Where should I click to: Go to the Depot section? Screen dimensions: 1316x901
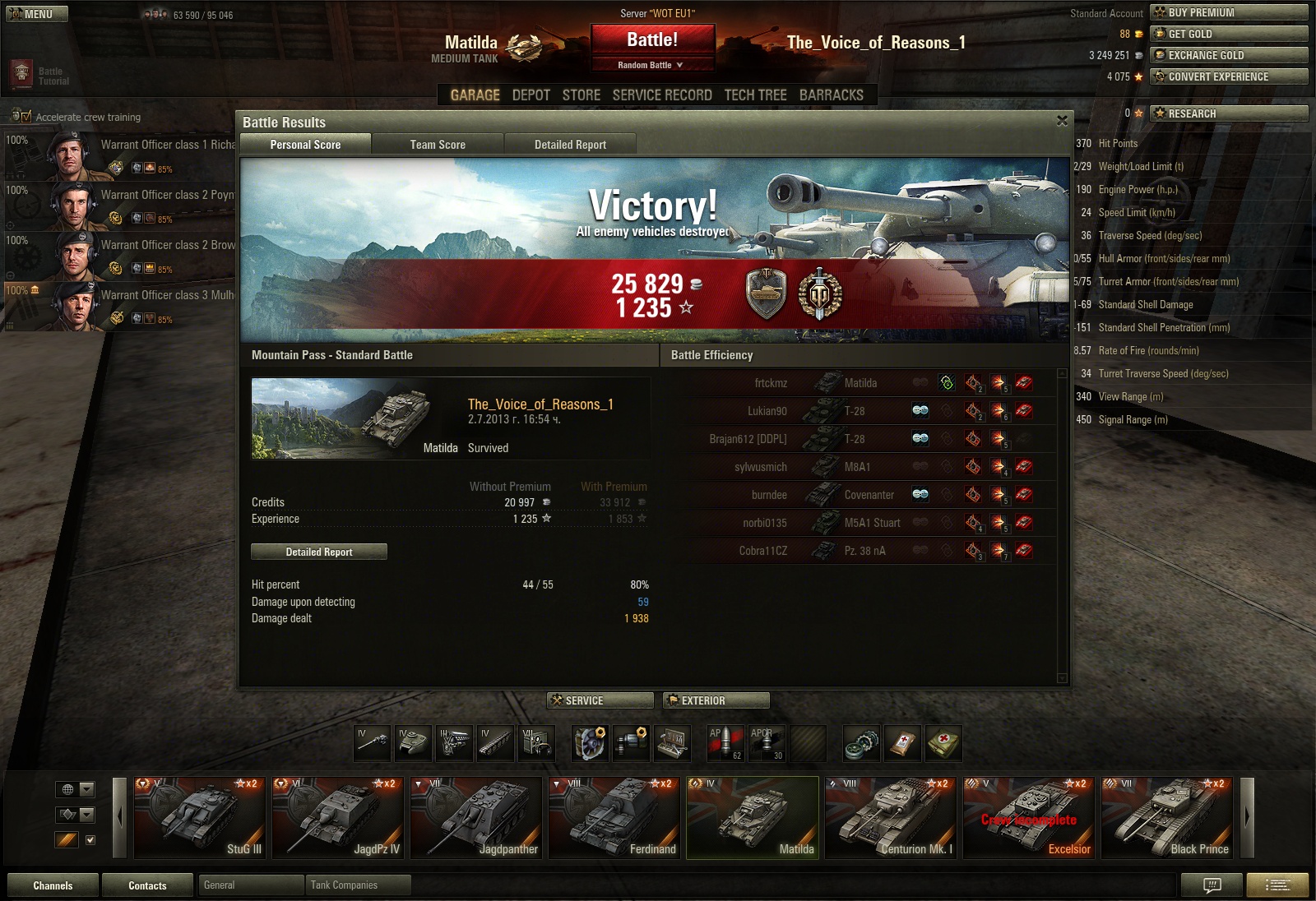[531, 95]
